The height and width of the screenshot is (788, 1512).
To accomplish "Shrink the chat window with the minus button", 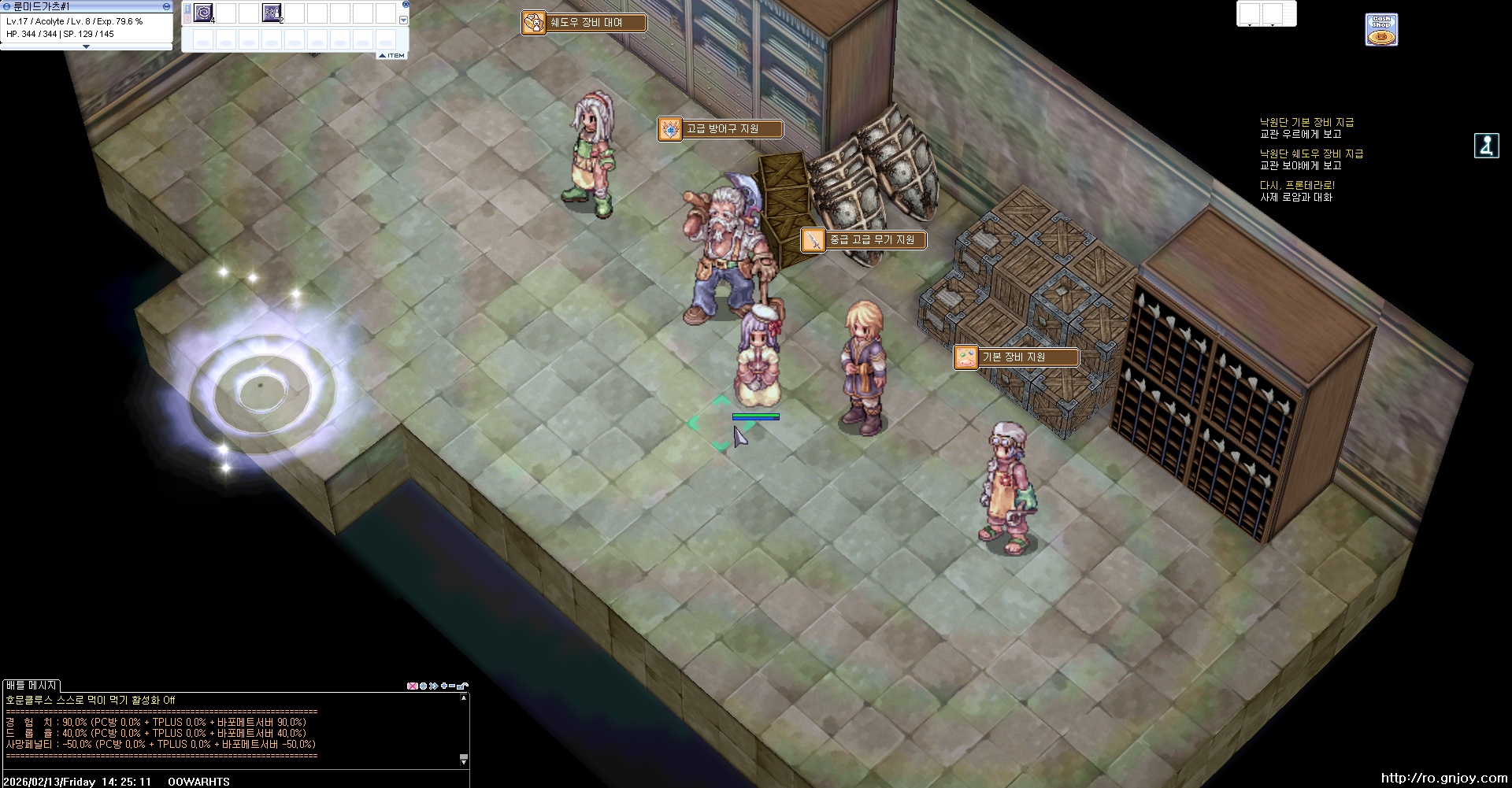I will pyautogui.click(x=453, y=686).
